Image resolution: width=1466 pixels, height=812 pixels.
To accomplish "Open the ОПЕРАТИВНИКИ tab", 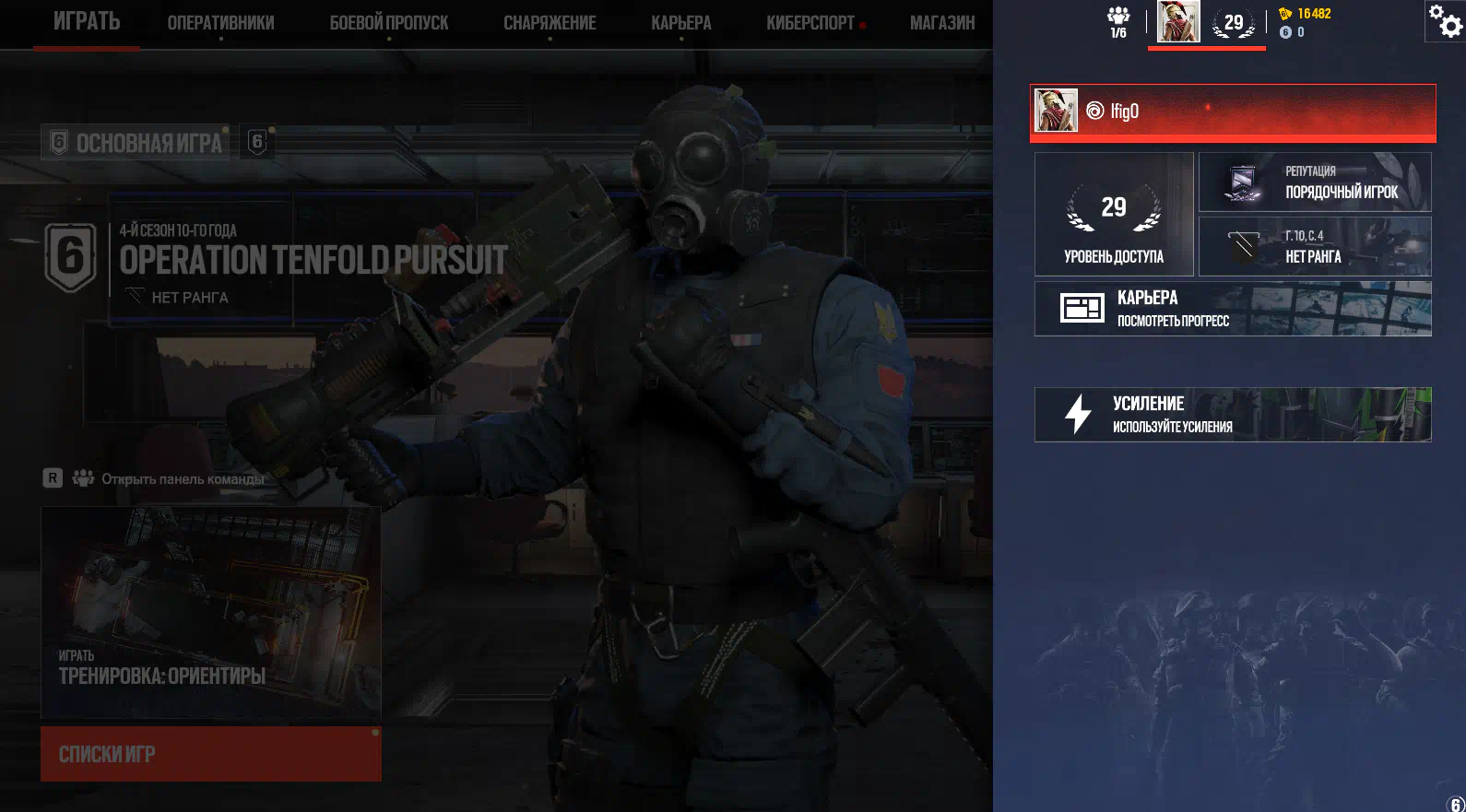I will 220,23.
